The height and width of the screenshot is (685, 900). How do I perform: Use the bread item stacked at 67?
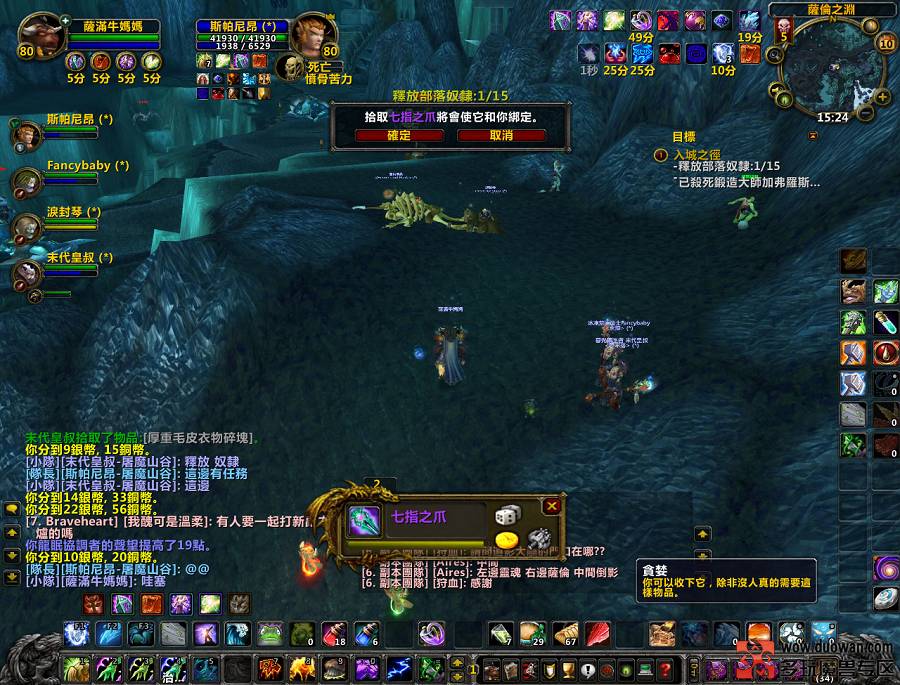click(565, 634)
